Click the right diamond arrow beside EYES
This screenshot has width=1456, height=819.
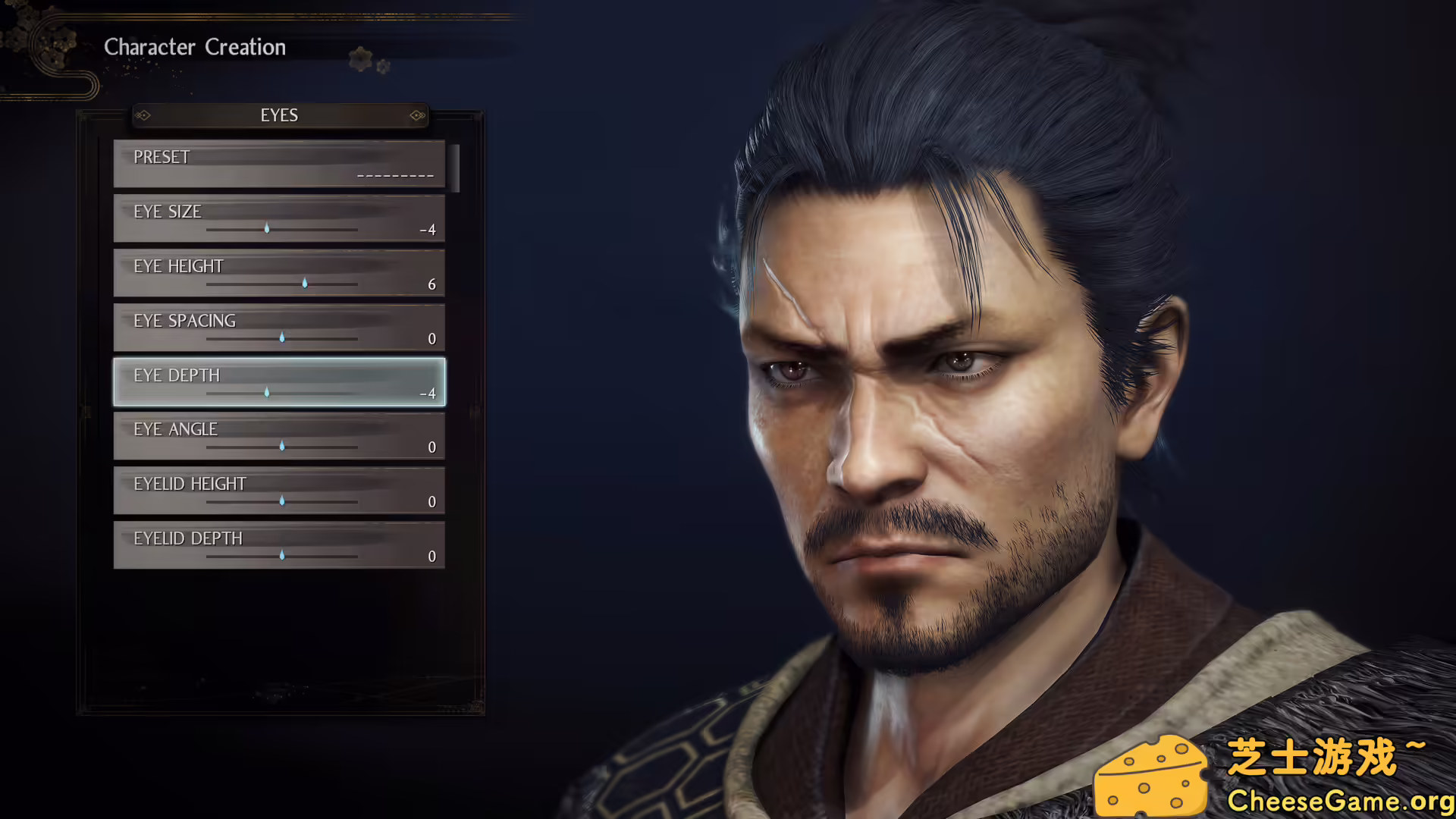[416, 115]
